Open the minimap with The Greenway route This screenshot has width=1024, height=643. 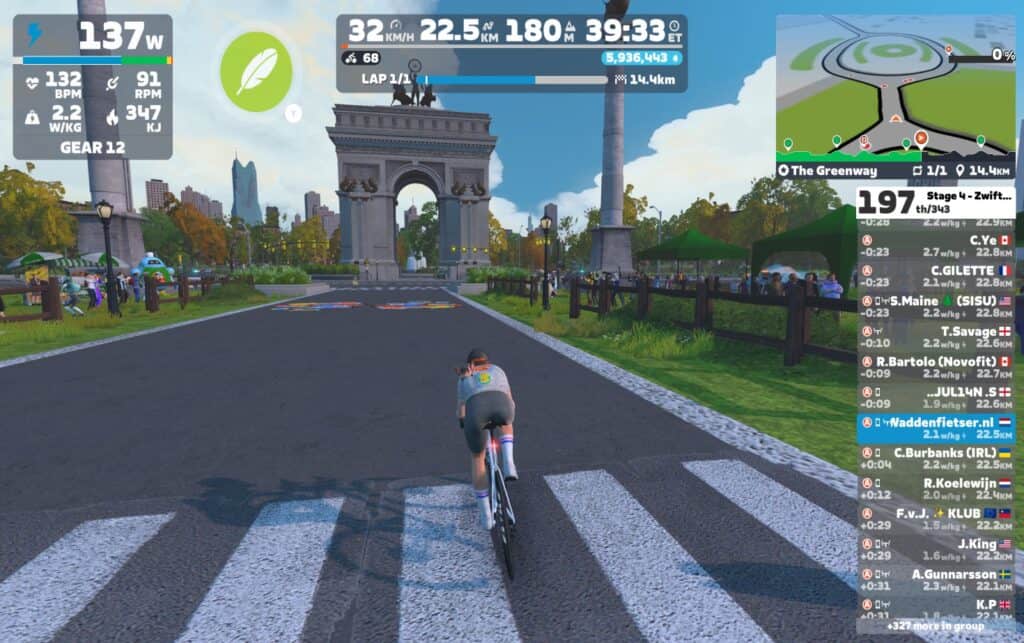[x=895, y=87]
